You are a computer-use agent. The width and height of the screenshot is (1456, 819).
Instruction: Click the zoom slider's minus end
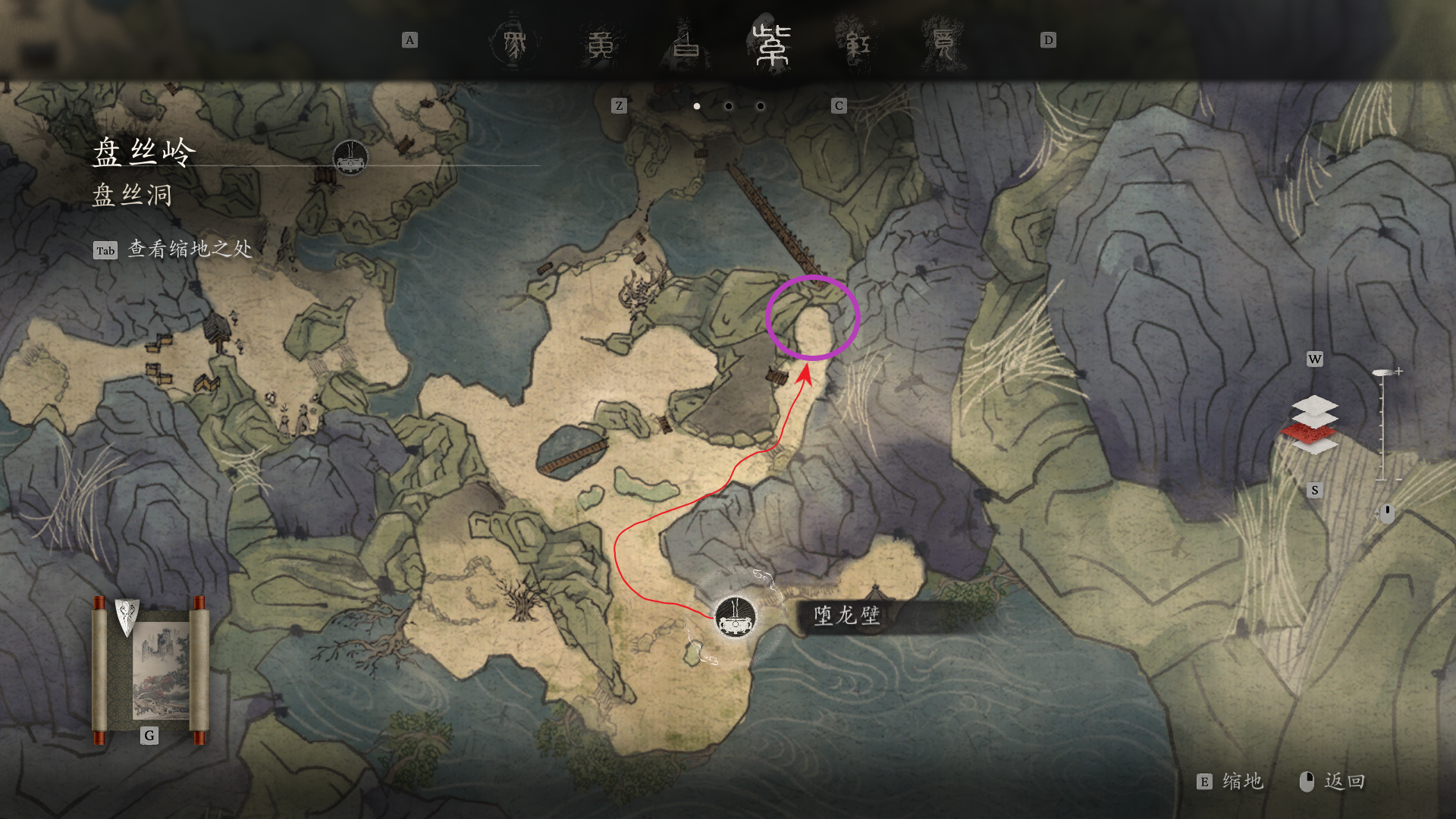pyautogui.click(x=1398, y=479)
